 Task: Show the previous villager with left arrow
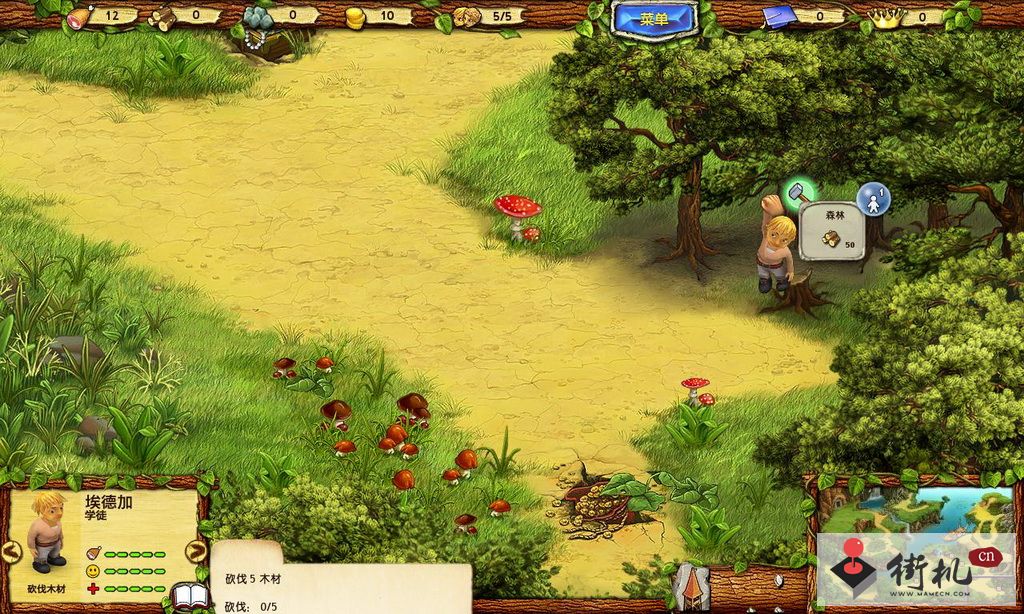pos(11,551)
